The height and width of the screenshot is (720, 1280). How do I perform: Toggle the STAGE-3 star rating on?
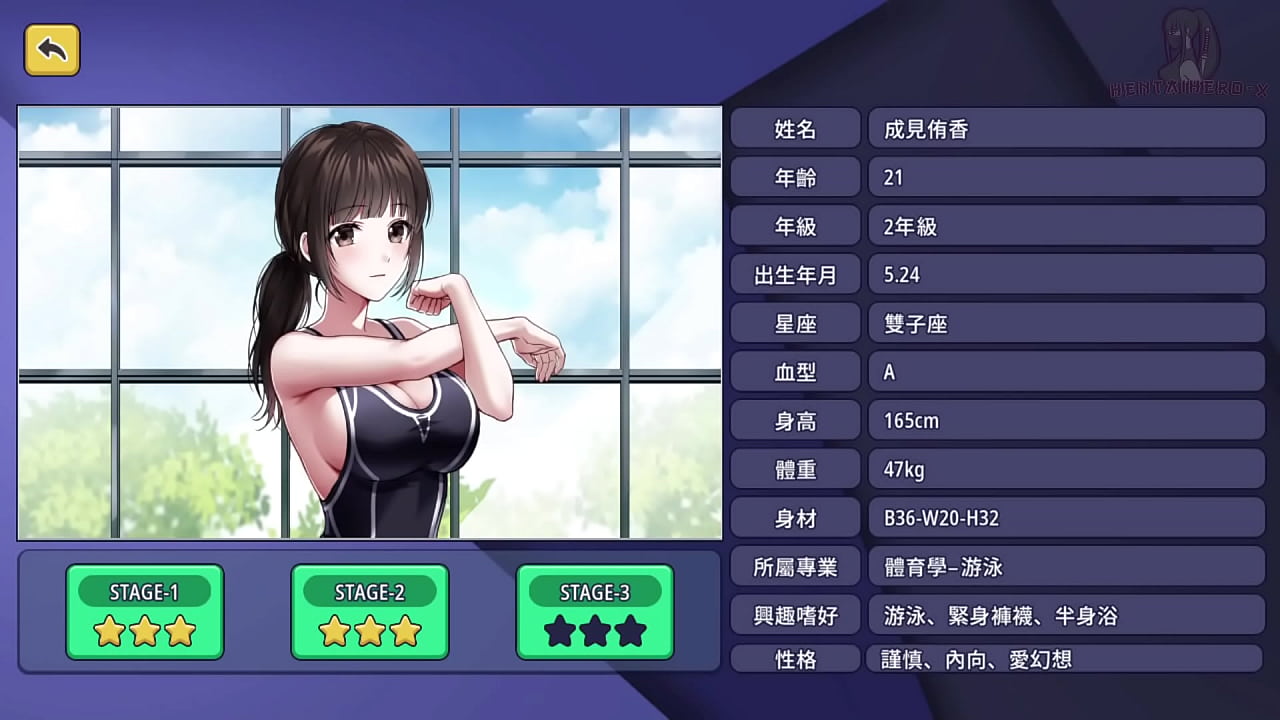click(x=595, y=631)
